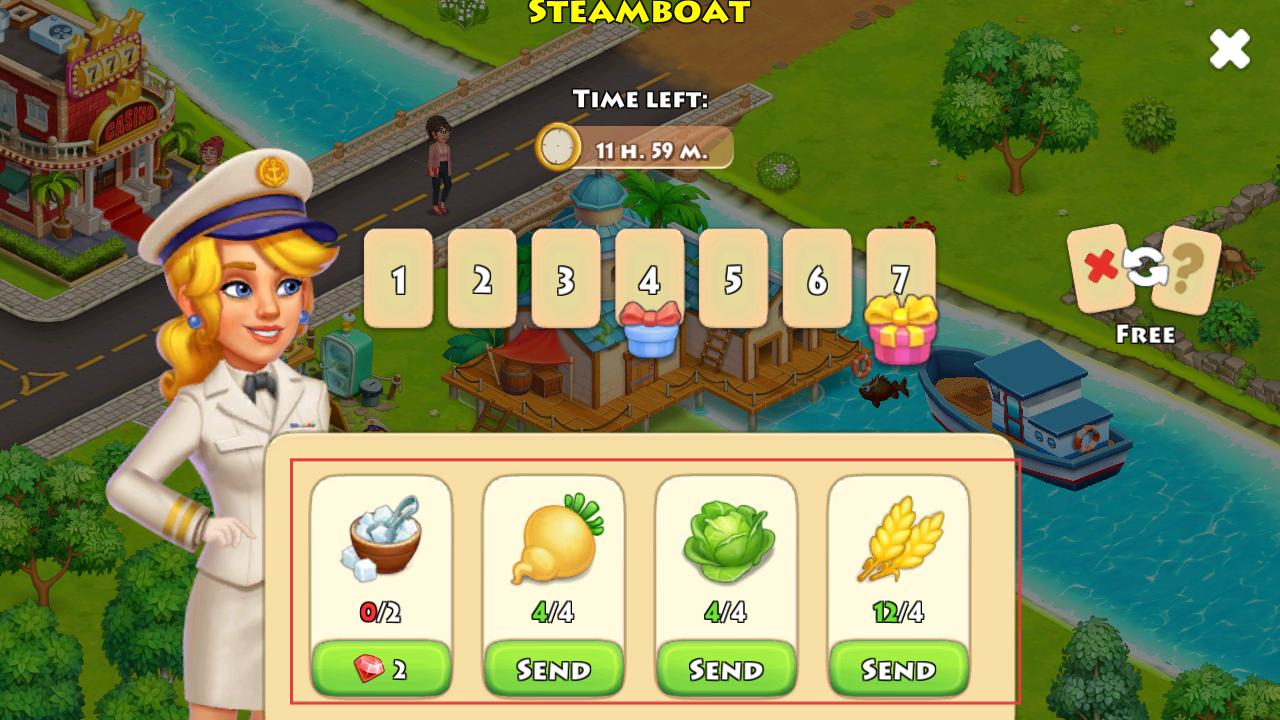The height and width of the screenshot is (720, 1280).
Task: Select progress card number 1
Action: click(x=398, y=278)
